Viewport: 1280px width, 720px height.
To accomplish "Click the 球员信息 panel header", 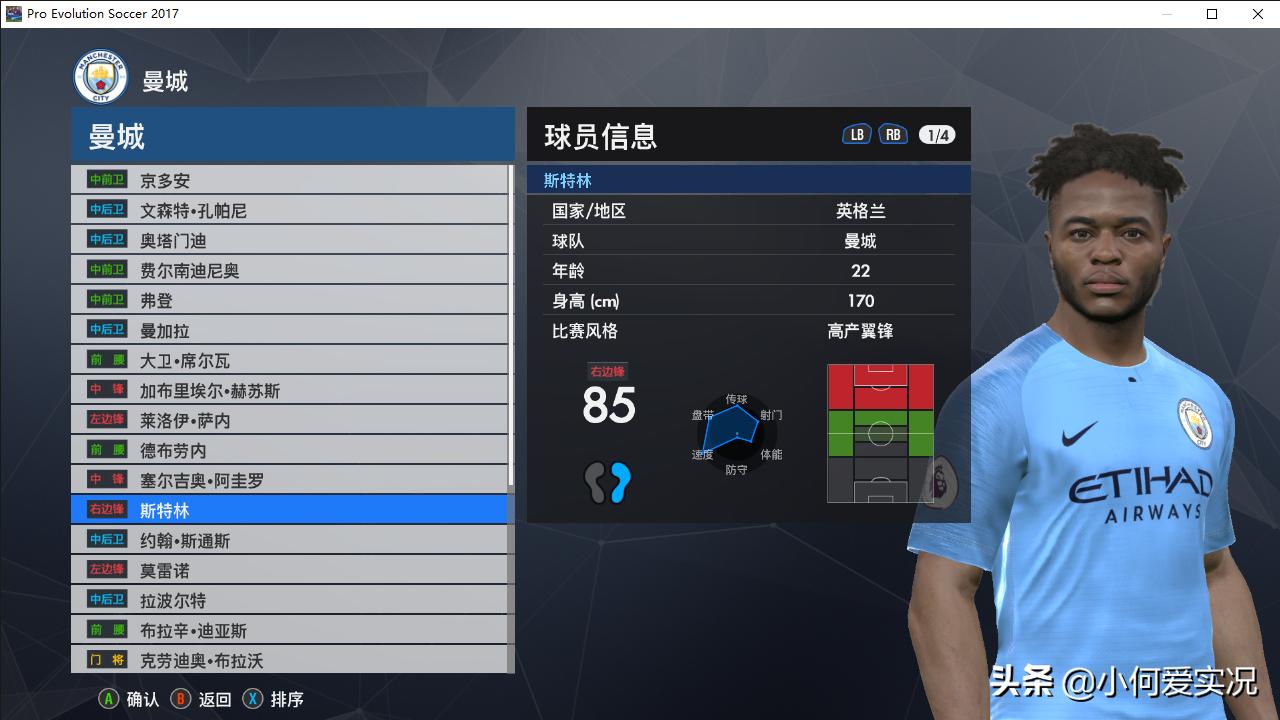I will [600, 134].
